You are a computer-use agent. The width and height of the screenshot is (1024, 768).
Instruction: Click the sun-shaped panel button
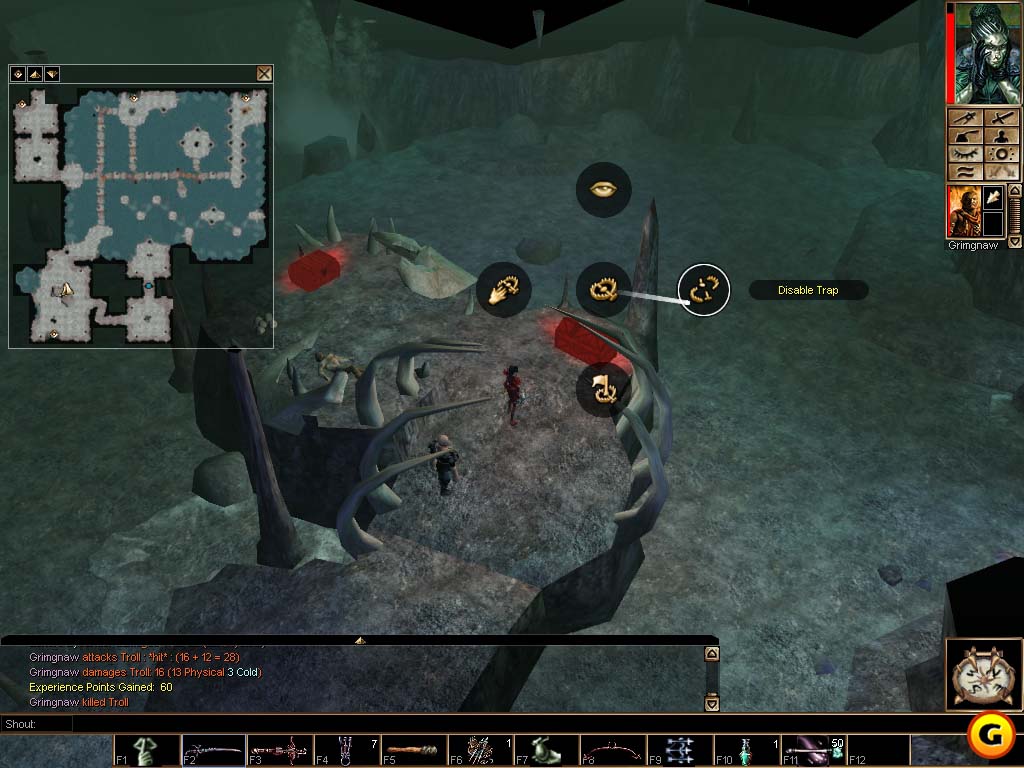coord(1002,154)
